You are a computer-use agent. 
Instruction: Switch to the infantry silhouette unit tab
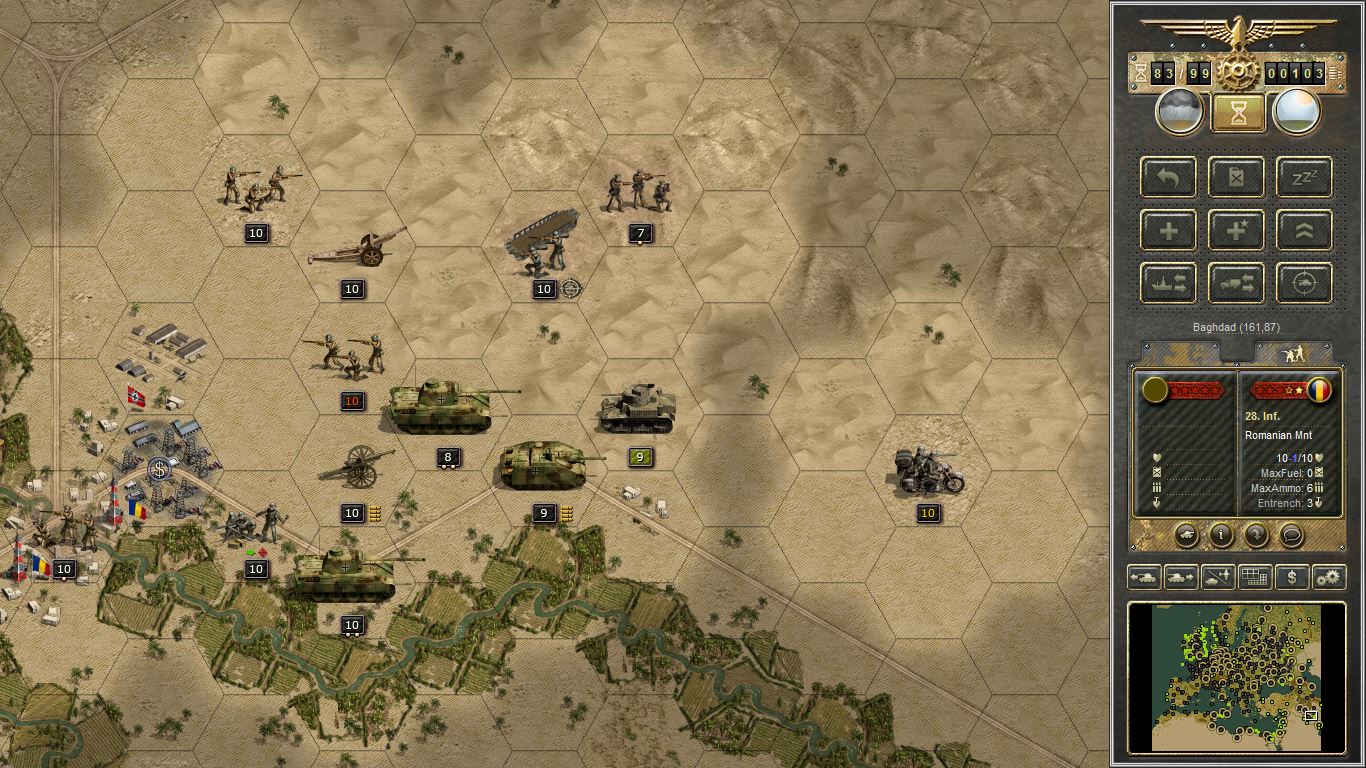1293,353
